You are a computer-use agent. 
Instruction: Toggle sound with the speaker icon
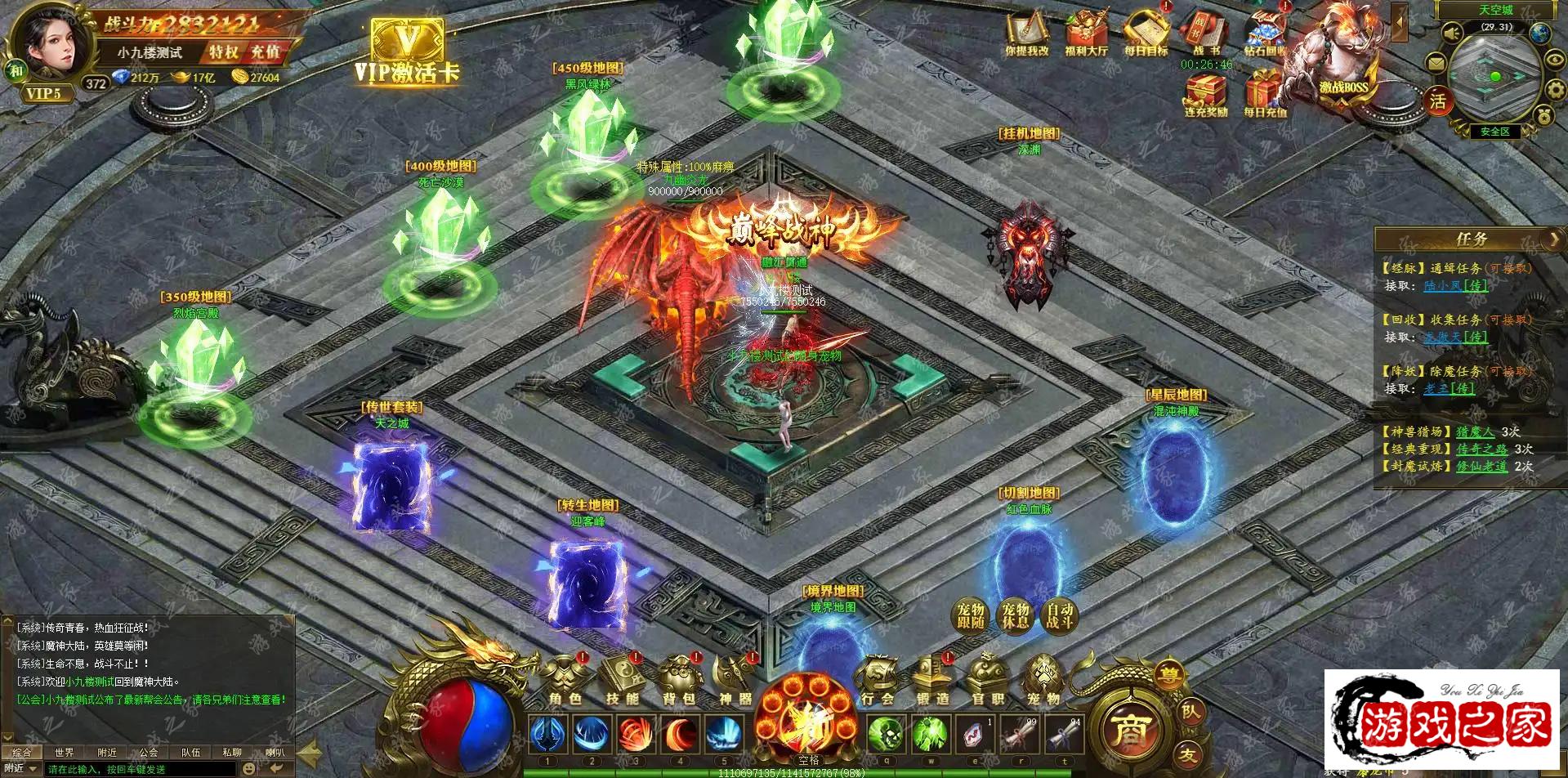[x=1451, y=33]
